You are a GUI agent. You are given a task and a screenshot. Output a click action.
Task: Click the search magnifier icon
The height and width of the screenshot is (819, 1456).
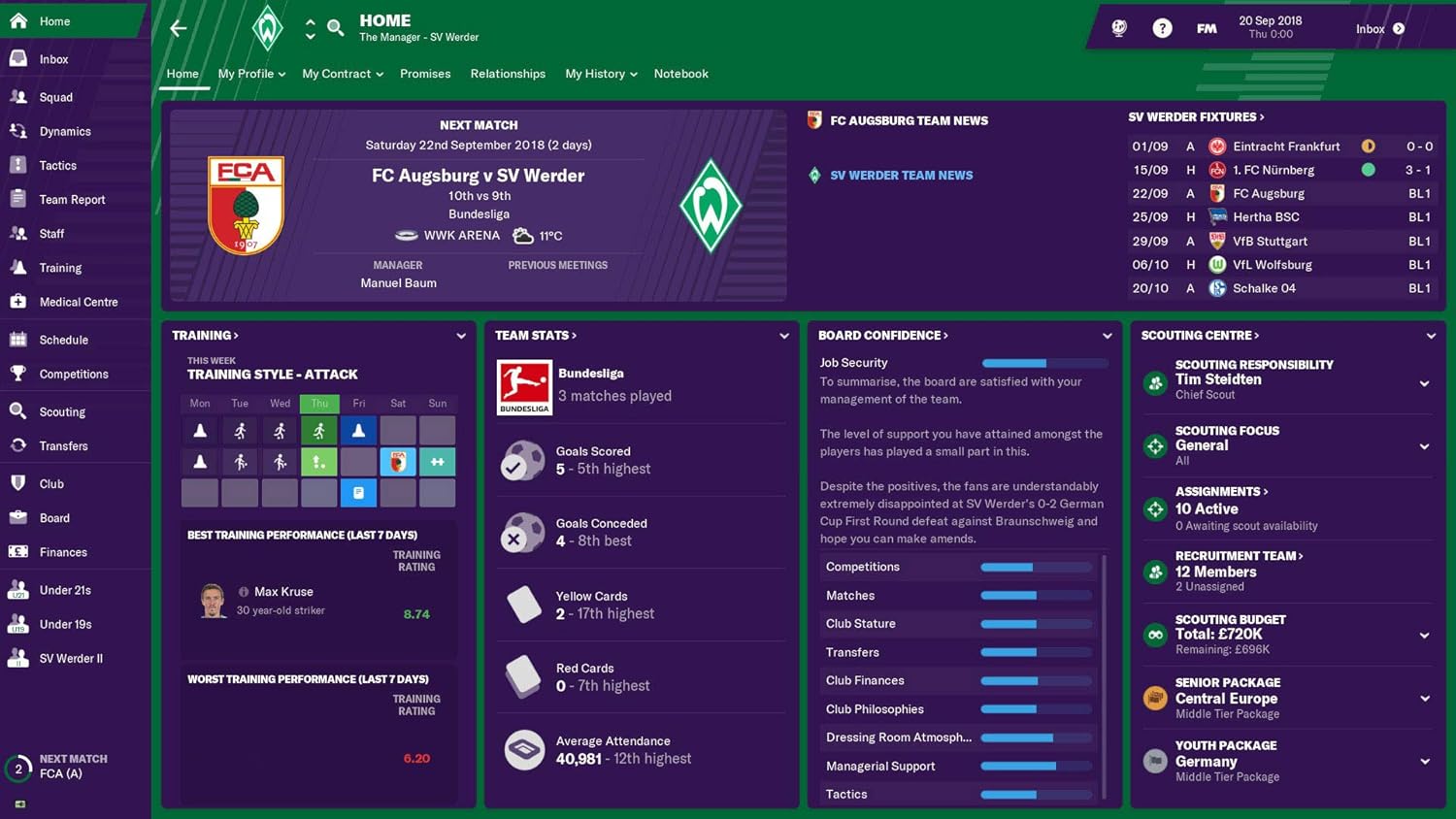click(335, 28)
